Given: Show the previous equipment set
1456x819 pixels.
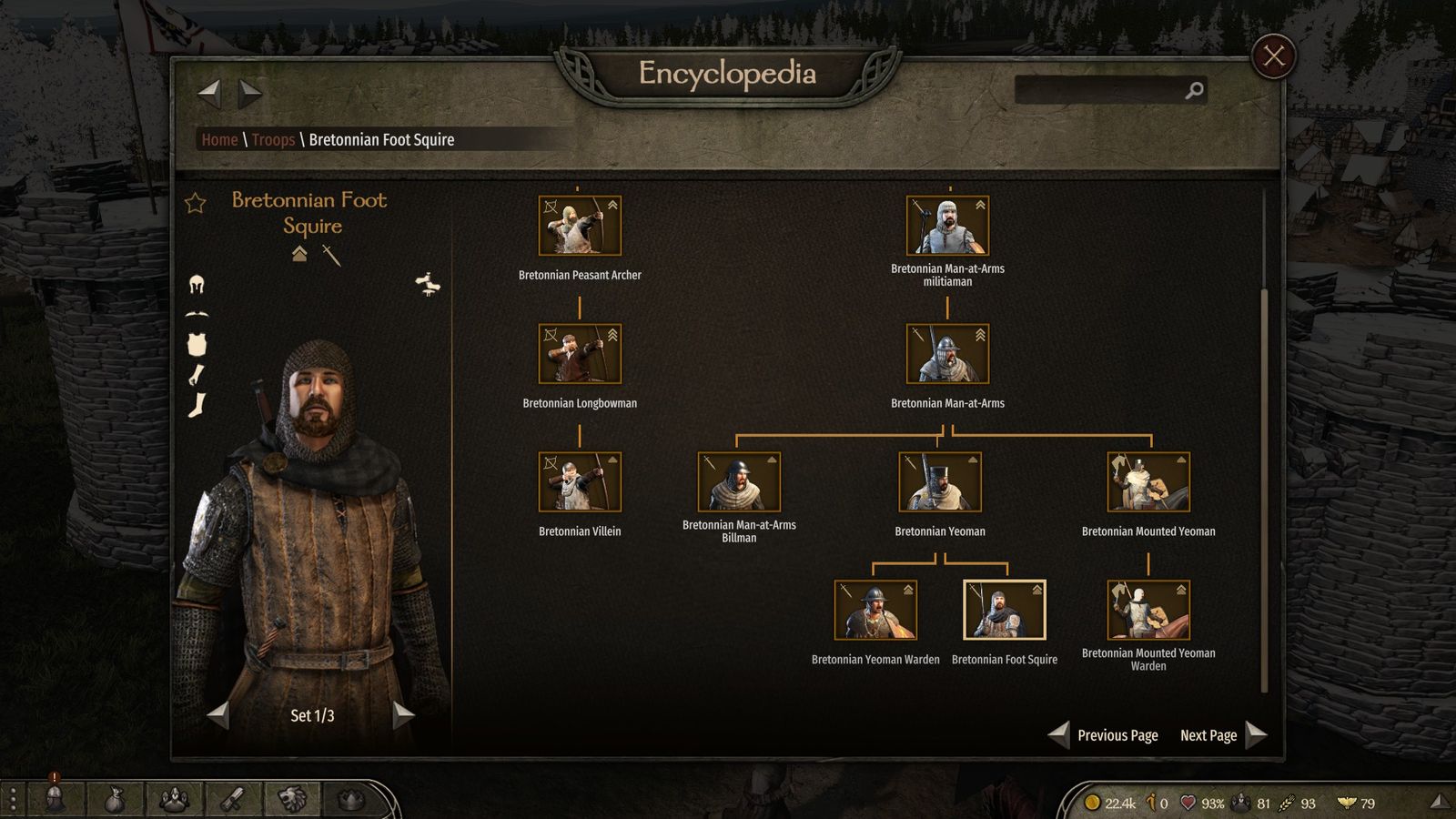Looking at the screenshot, I should (218, 715).
